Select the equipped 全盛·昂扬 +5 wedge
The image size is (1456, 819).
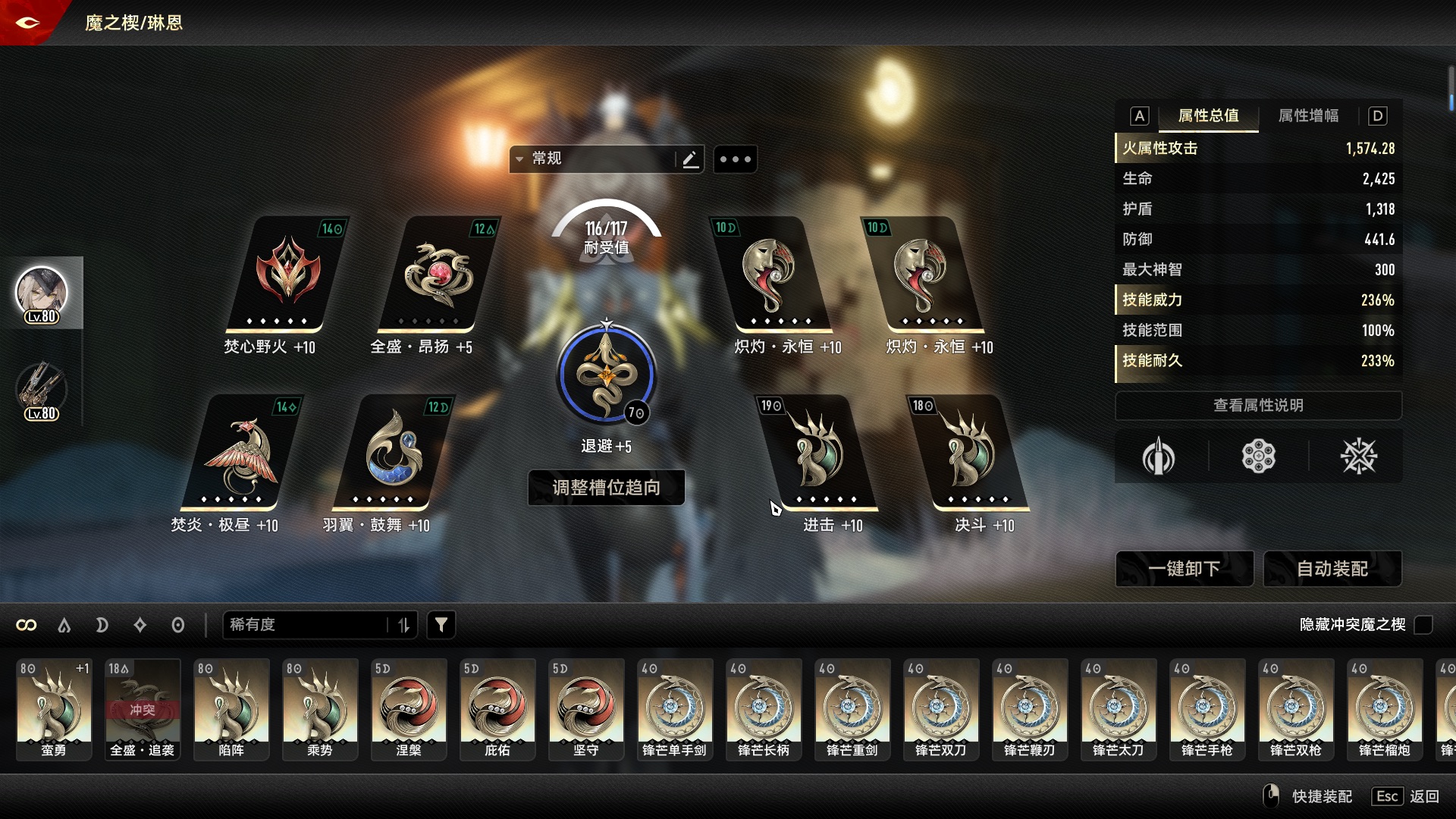[438, 277]
